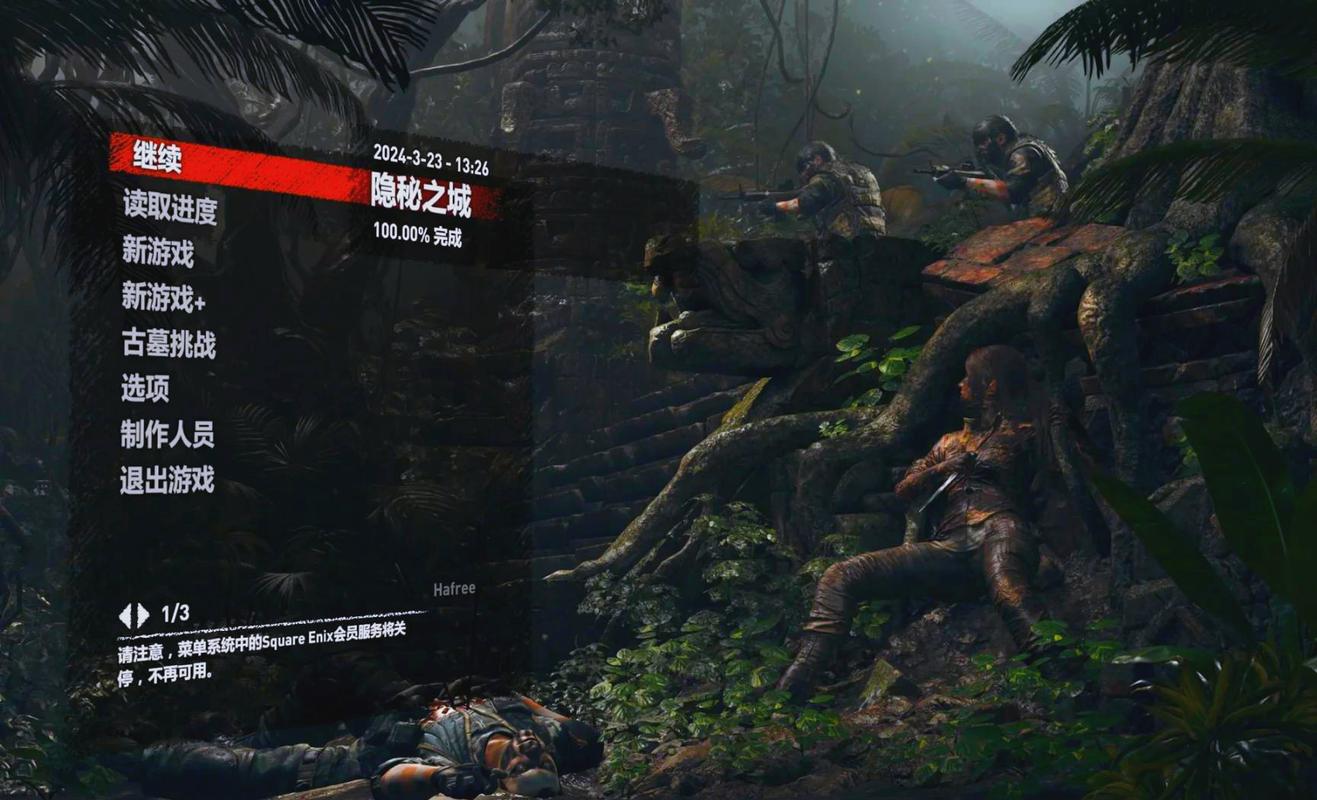The image size is (1317, 800).
Task: Choose 退出游戏 to quit the game
Action: click(167, 480)
